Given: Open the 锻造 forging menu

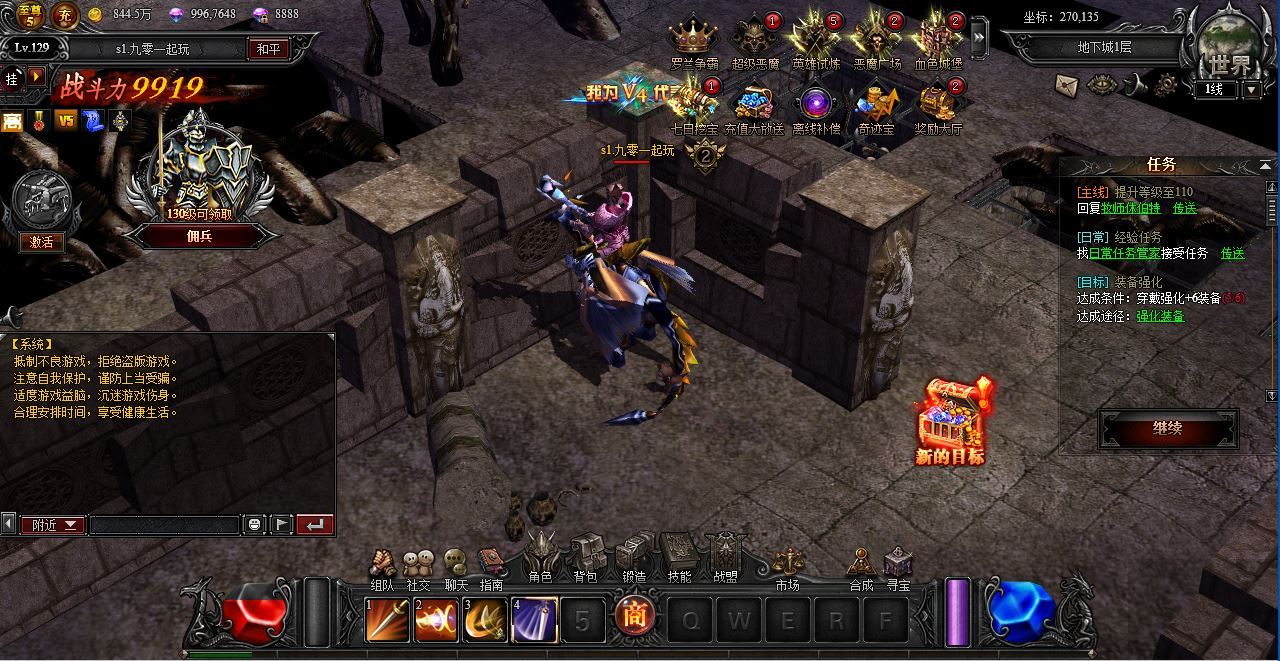Looking at the screenshot, I should pyautogui.click(x=634, y=555).
